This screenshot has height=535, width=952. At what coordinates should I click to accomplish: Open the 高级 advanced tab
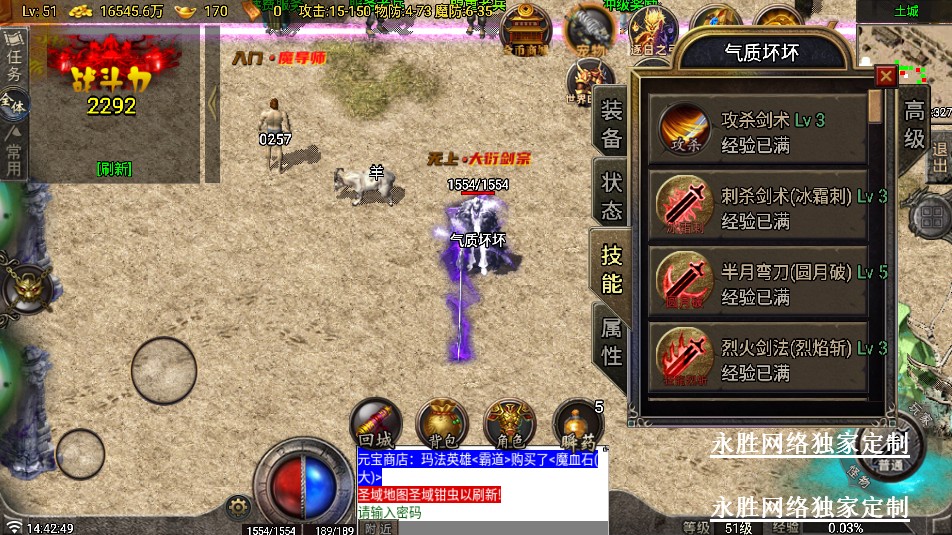point(914,124)
